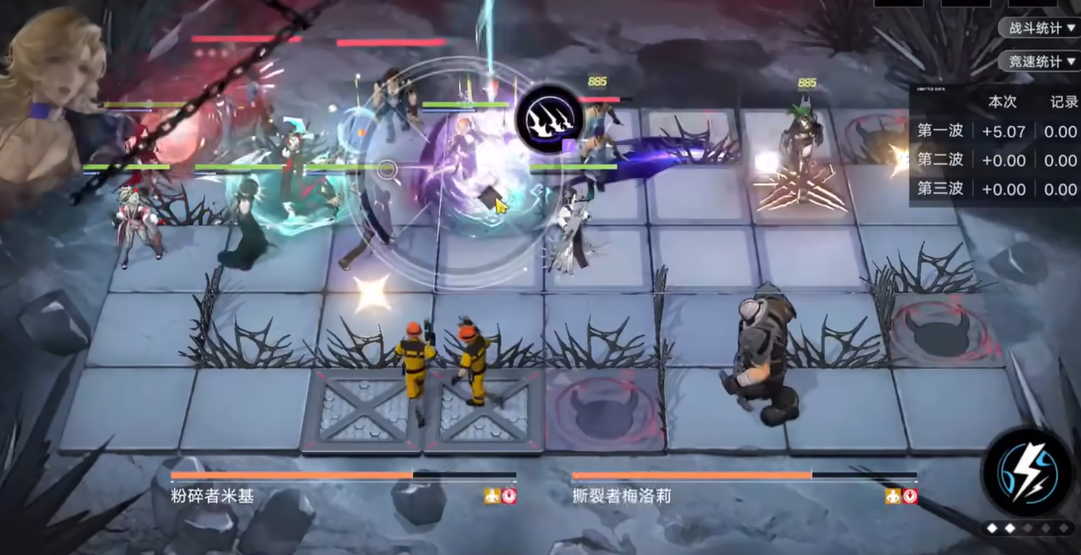Activate the lightning bolt skill button
The width and height of the screenshot is (1081, 555).
[1026, 469]
